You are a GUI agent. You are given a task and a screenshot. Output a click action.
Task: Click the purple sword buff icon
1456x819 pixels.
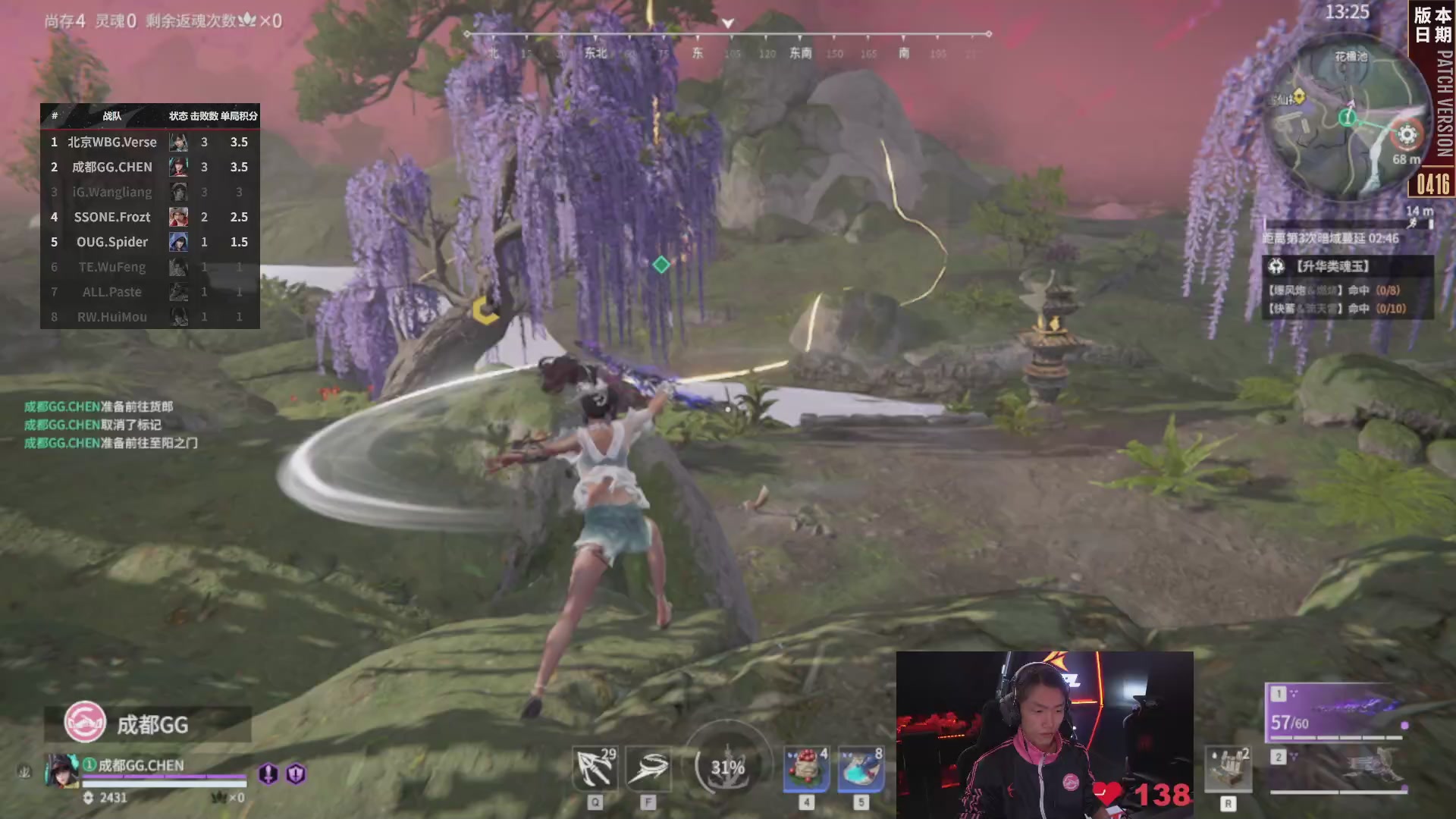[x=268, y=773]
